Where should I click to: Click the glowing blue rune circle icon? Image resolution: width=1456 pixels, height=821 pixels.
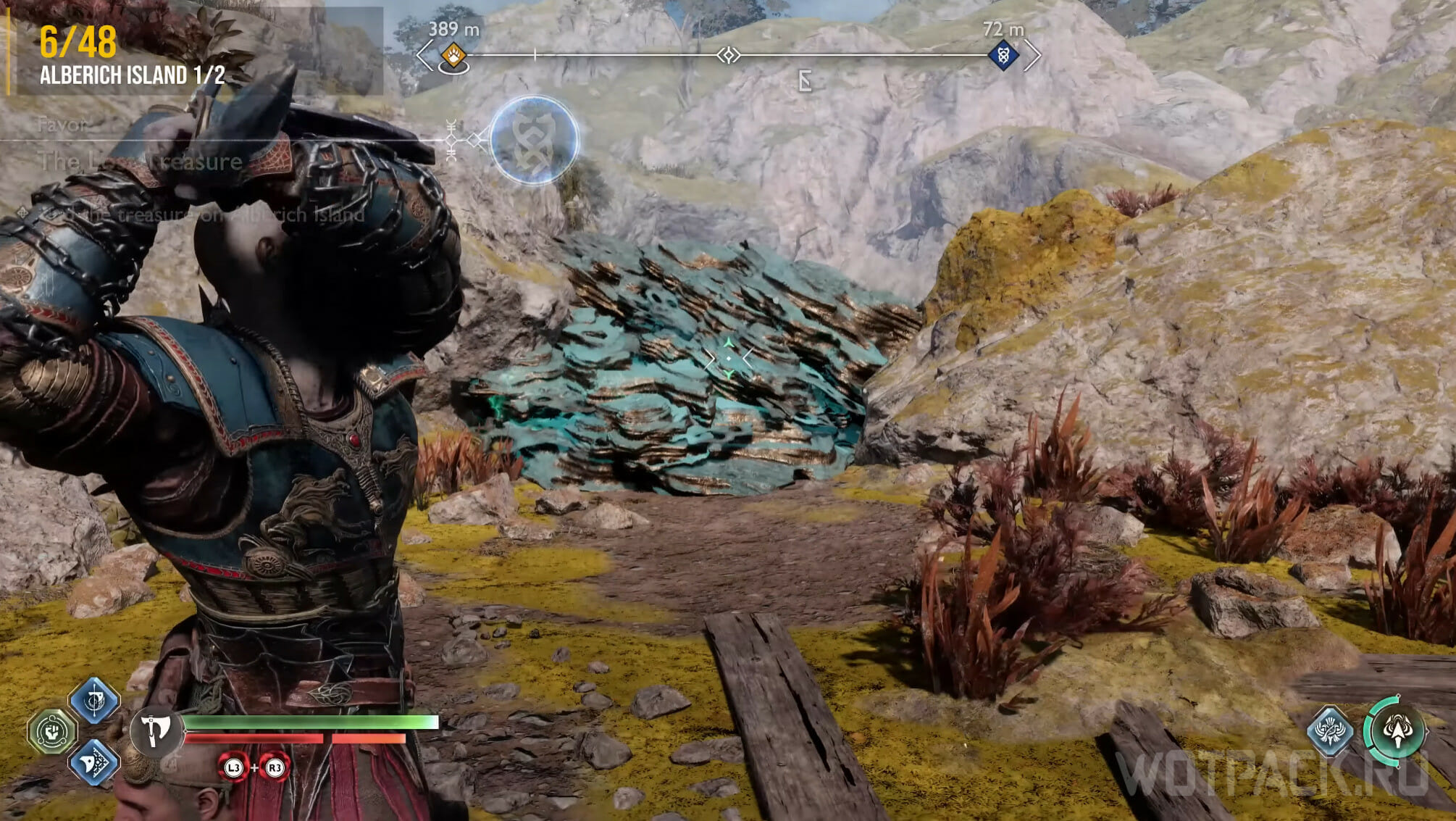[534, 140]
